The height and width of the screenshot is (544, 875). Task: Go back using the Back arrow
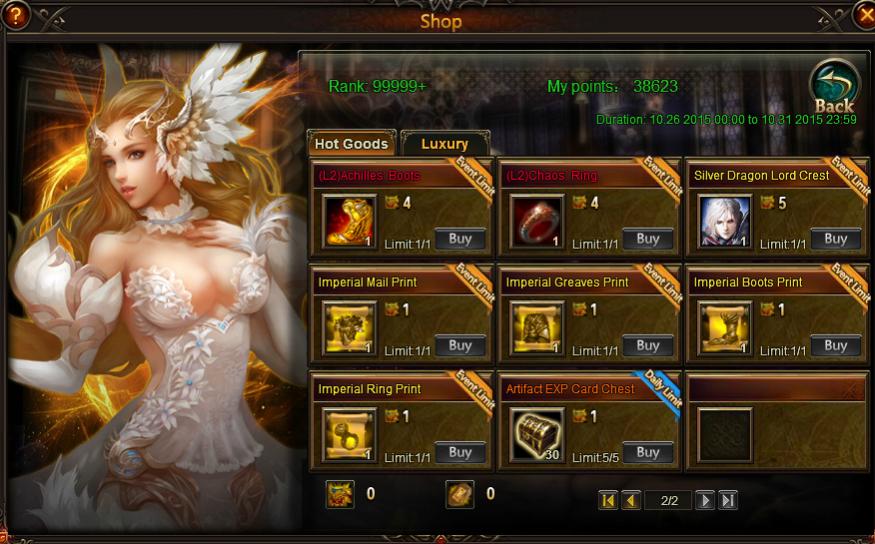click(832, 88)
